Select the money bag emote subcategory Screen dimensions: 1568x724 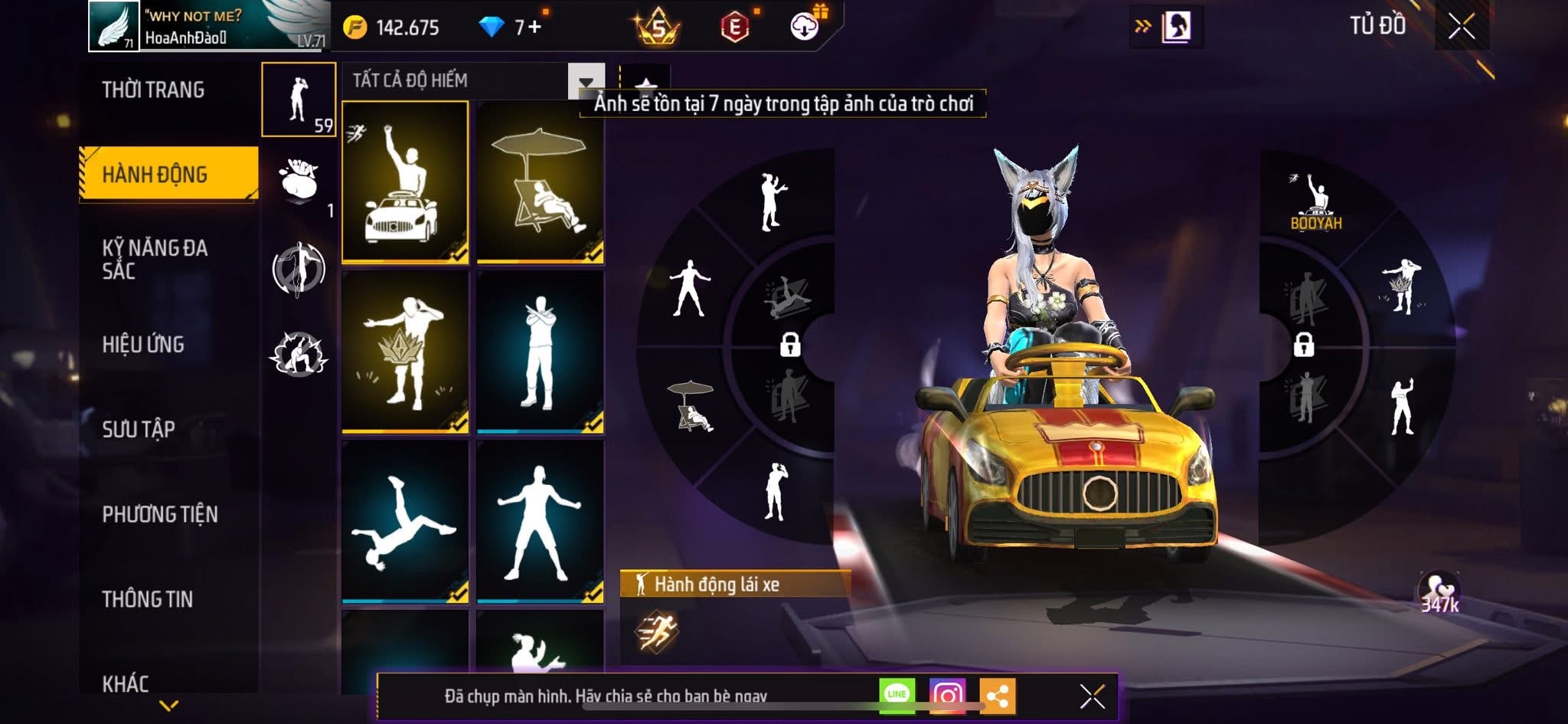tap(299, 182)
